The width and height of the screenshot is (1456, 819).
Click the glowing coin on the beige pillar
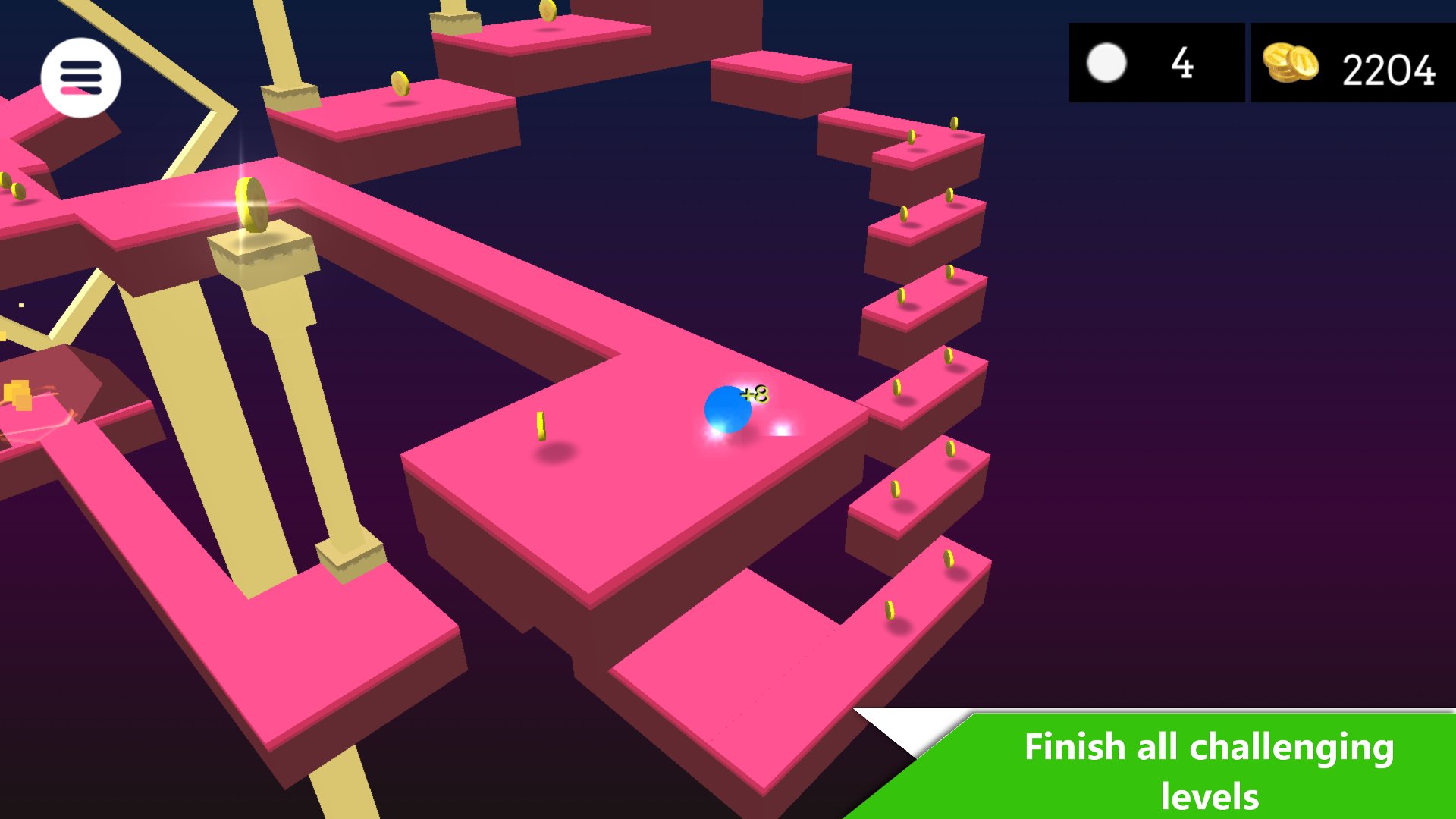pyautogui.click(x=253, y=205)
